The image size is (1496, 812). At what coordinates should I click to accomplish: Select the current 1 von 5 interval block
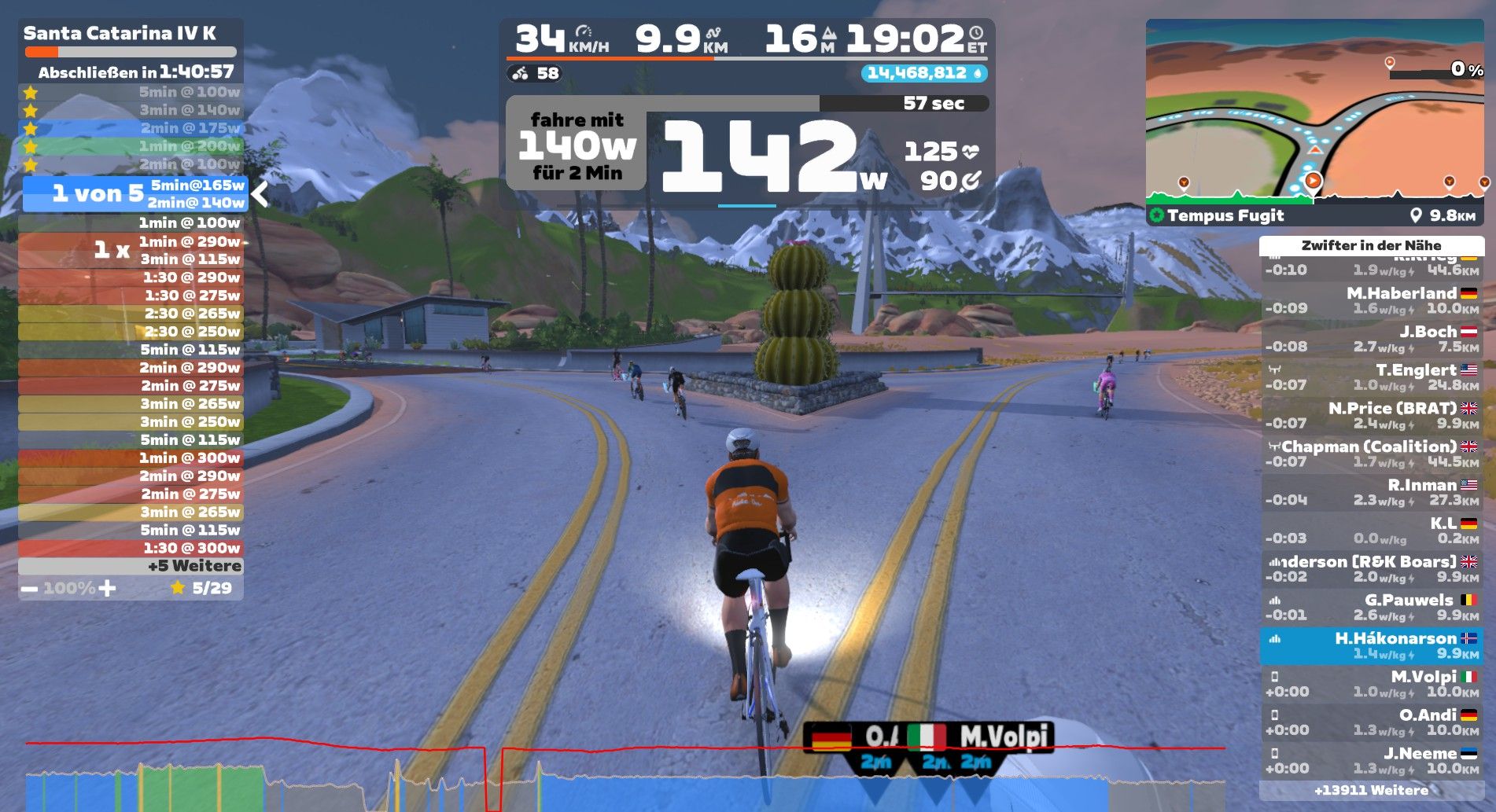tap(134, 193)
